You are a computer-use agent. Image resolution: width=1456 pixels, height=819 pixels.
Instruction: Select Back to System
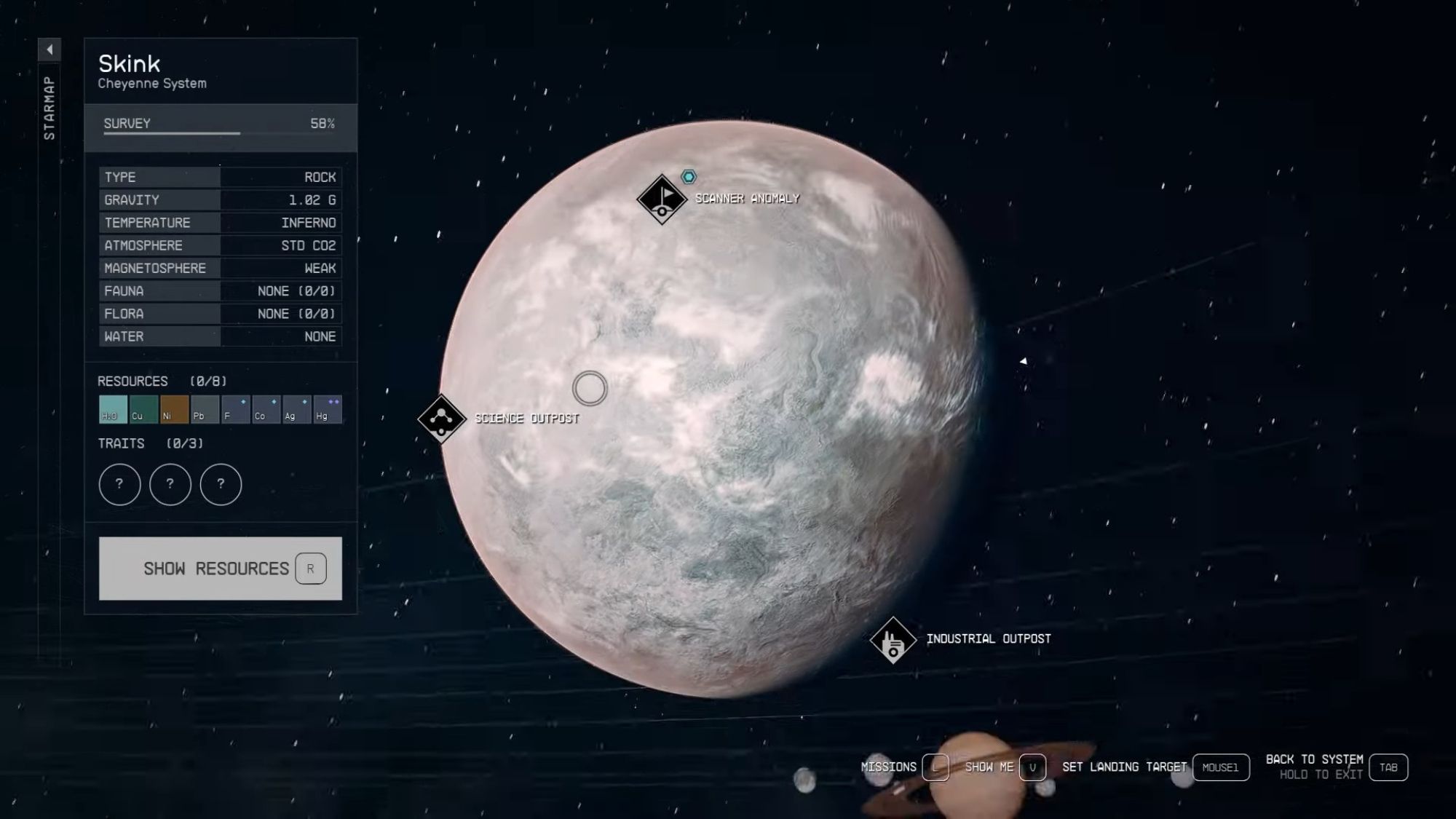pos(1316,758)
